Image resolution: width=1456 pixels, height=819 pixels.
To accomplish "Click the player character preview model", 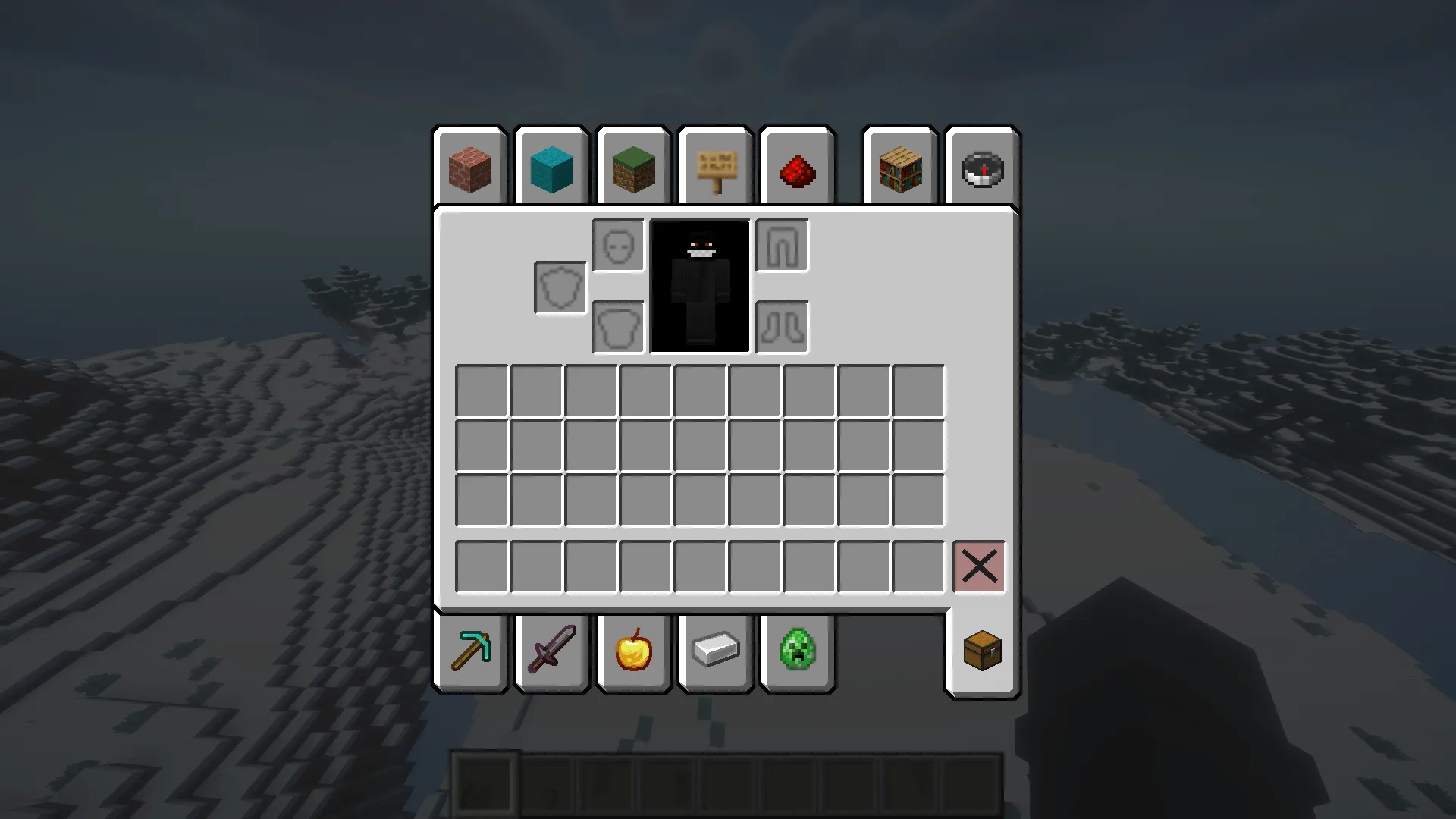I will (698, 284).
